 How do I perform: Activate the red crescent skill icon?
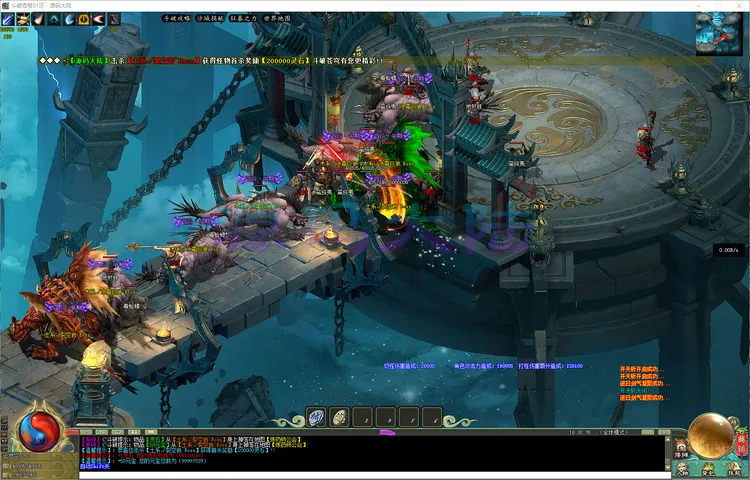tap(98, 19)
